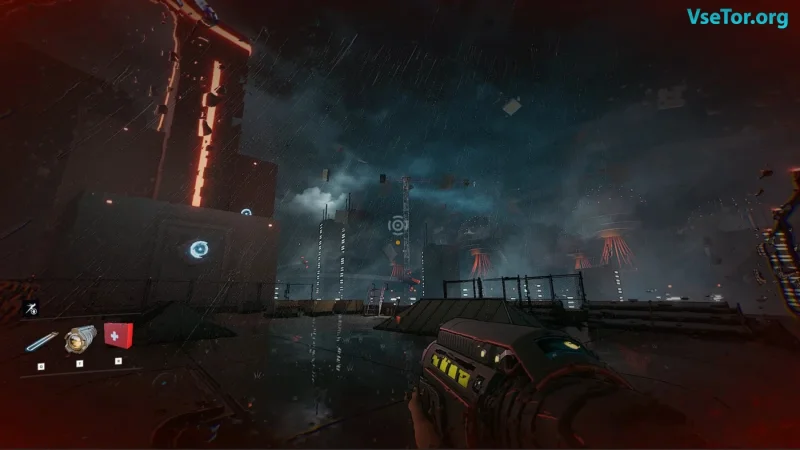
Task: Open the VseTor.org watermark link
Action: point(737,17)
